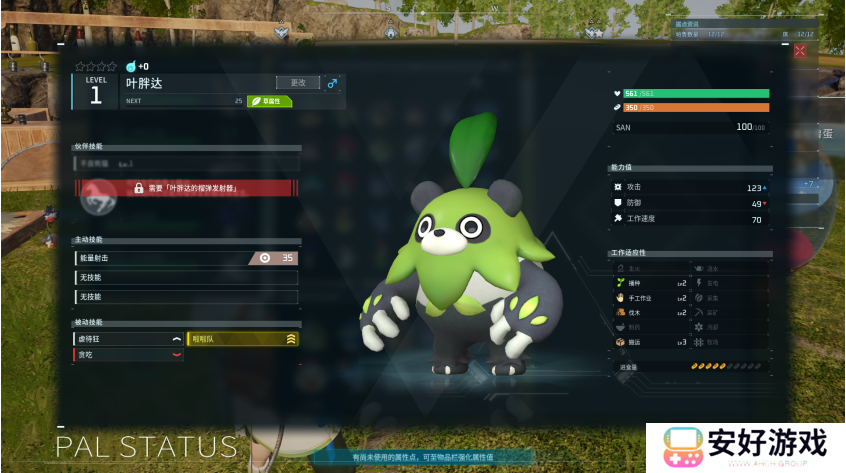This screenshot has height=473, width=846.
Task: Choose the 贪吃 passive skill
Action: point(129,354)
